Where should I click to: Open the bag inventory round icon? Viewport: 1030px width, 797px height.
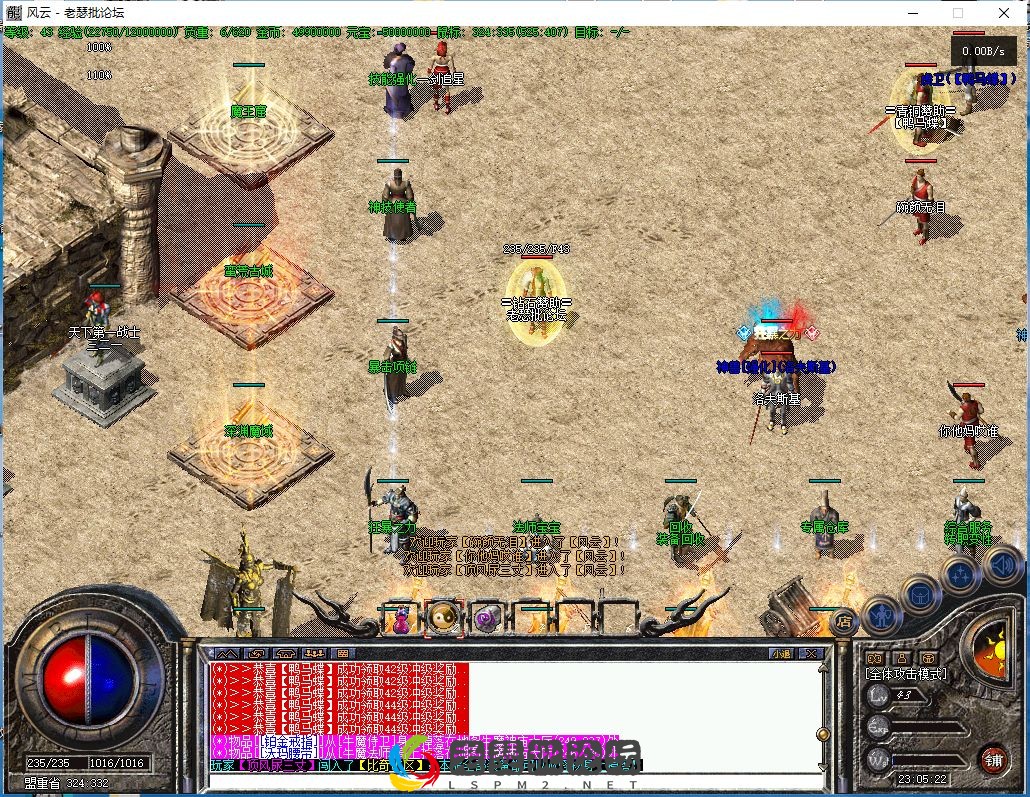pos(920,596)
